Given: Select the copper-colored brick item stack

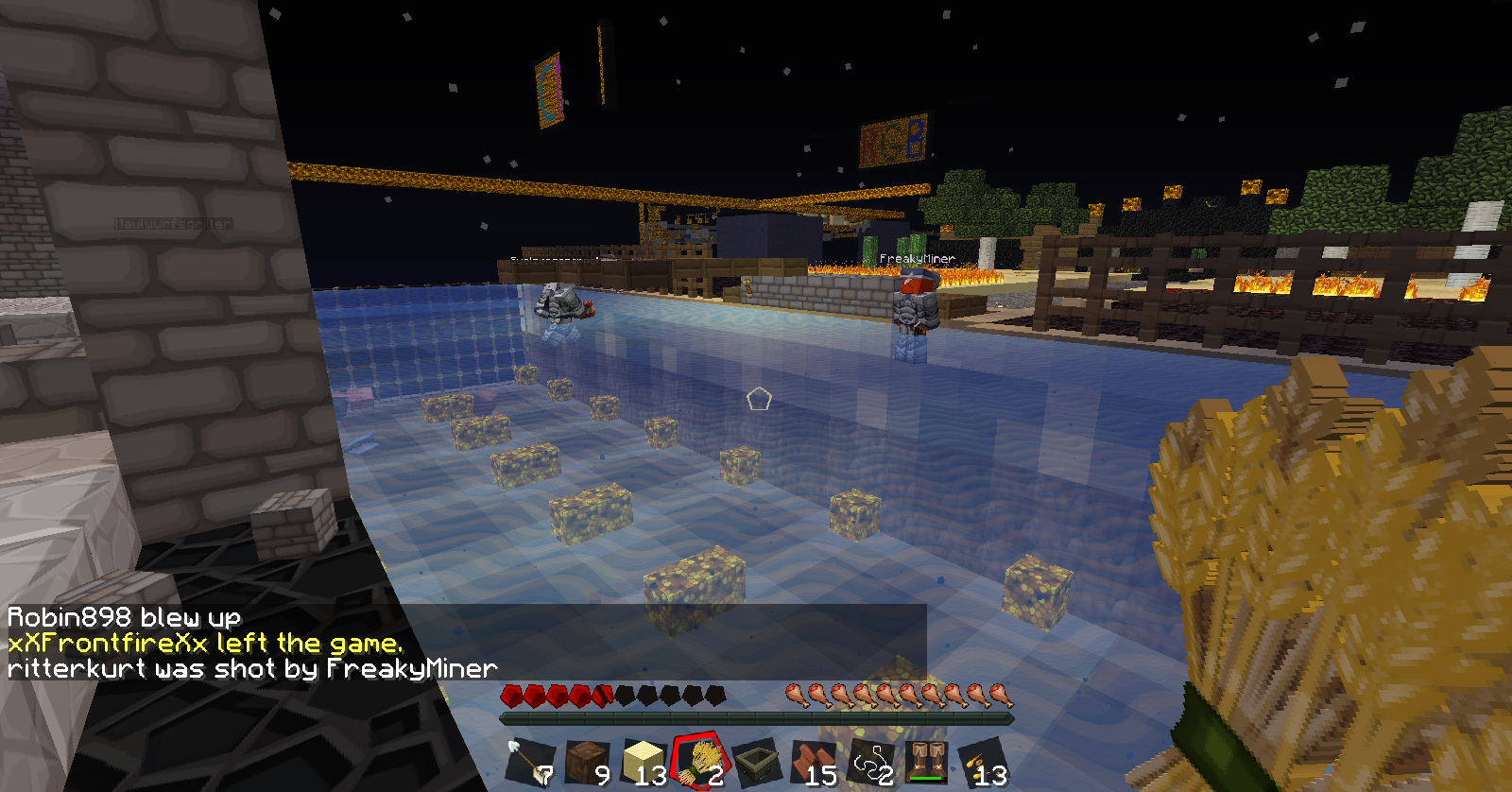Looking at the screenshot, I should [813, 762].
